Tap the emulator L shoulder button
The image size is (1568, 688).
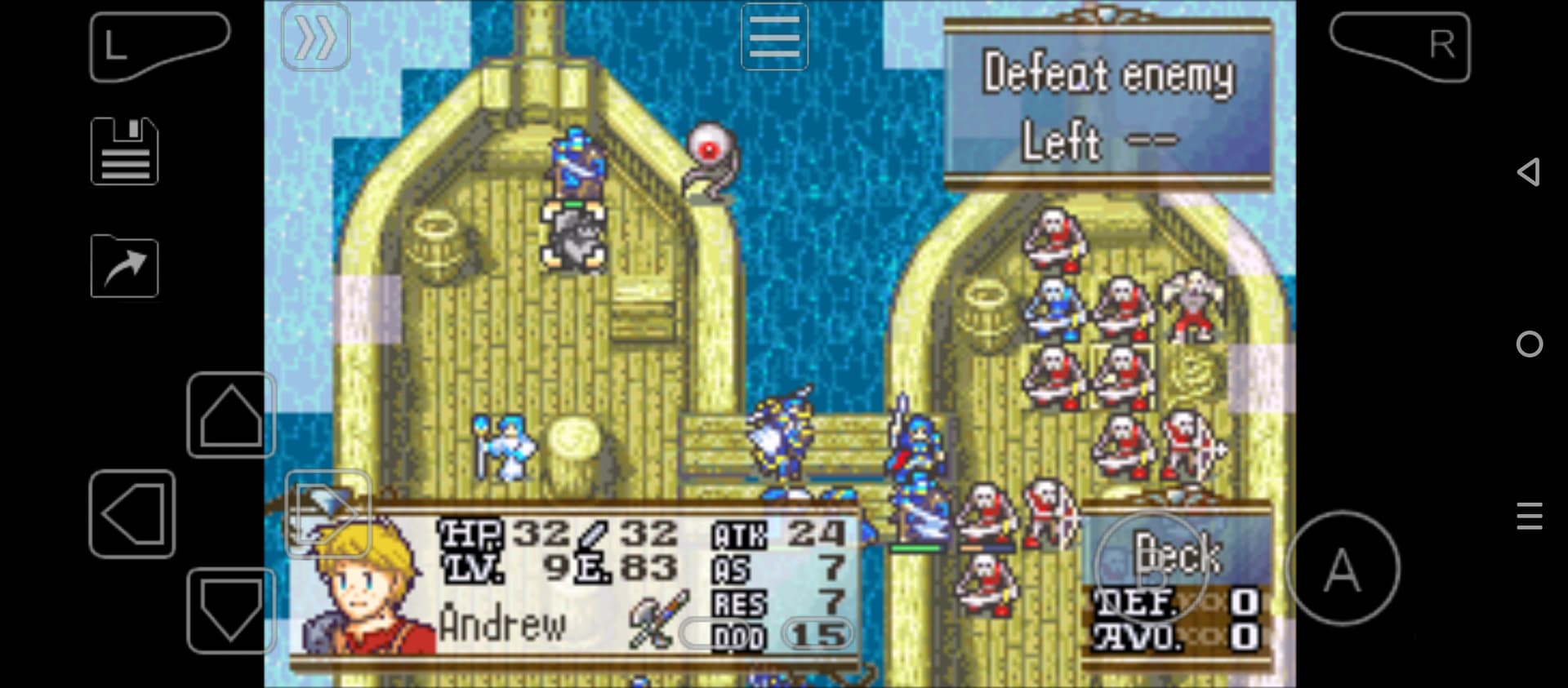tap(158, 46)
